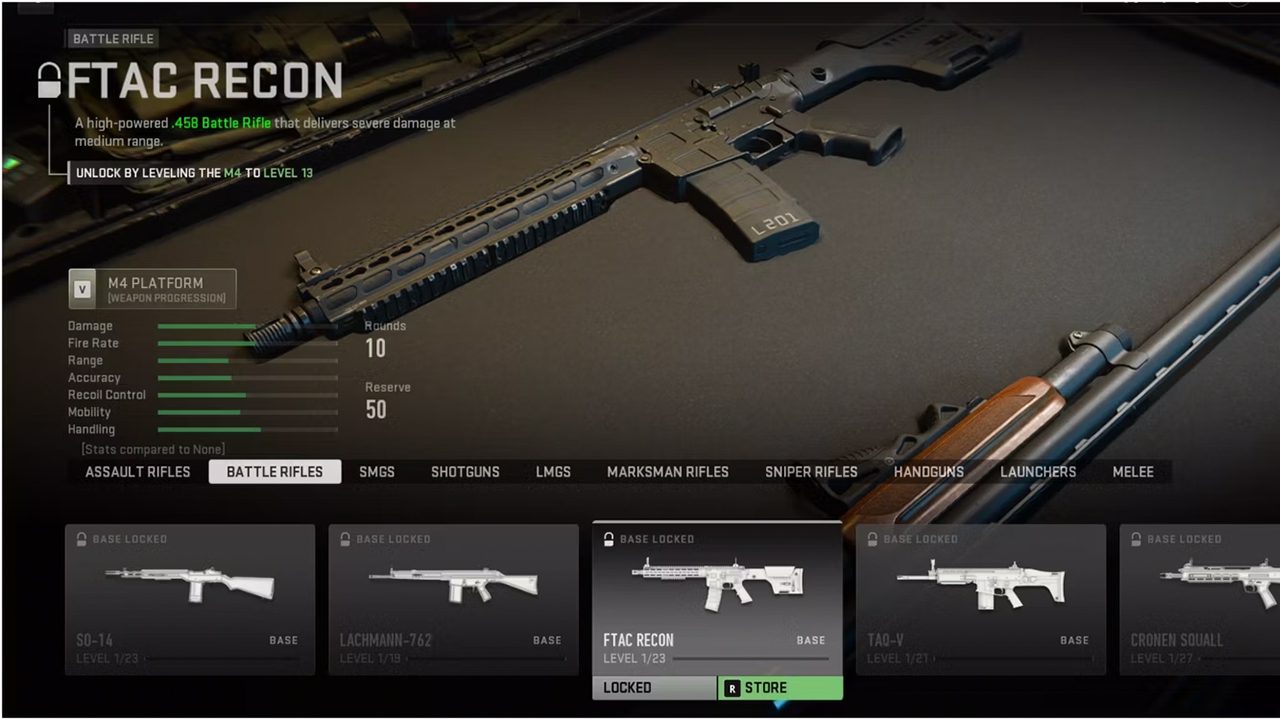Viewport: 1280px width, 720px height.
Task: Click the padlock on the Cronen Squall card
Action: [1137, 539]
